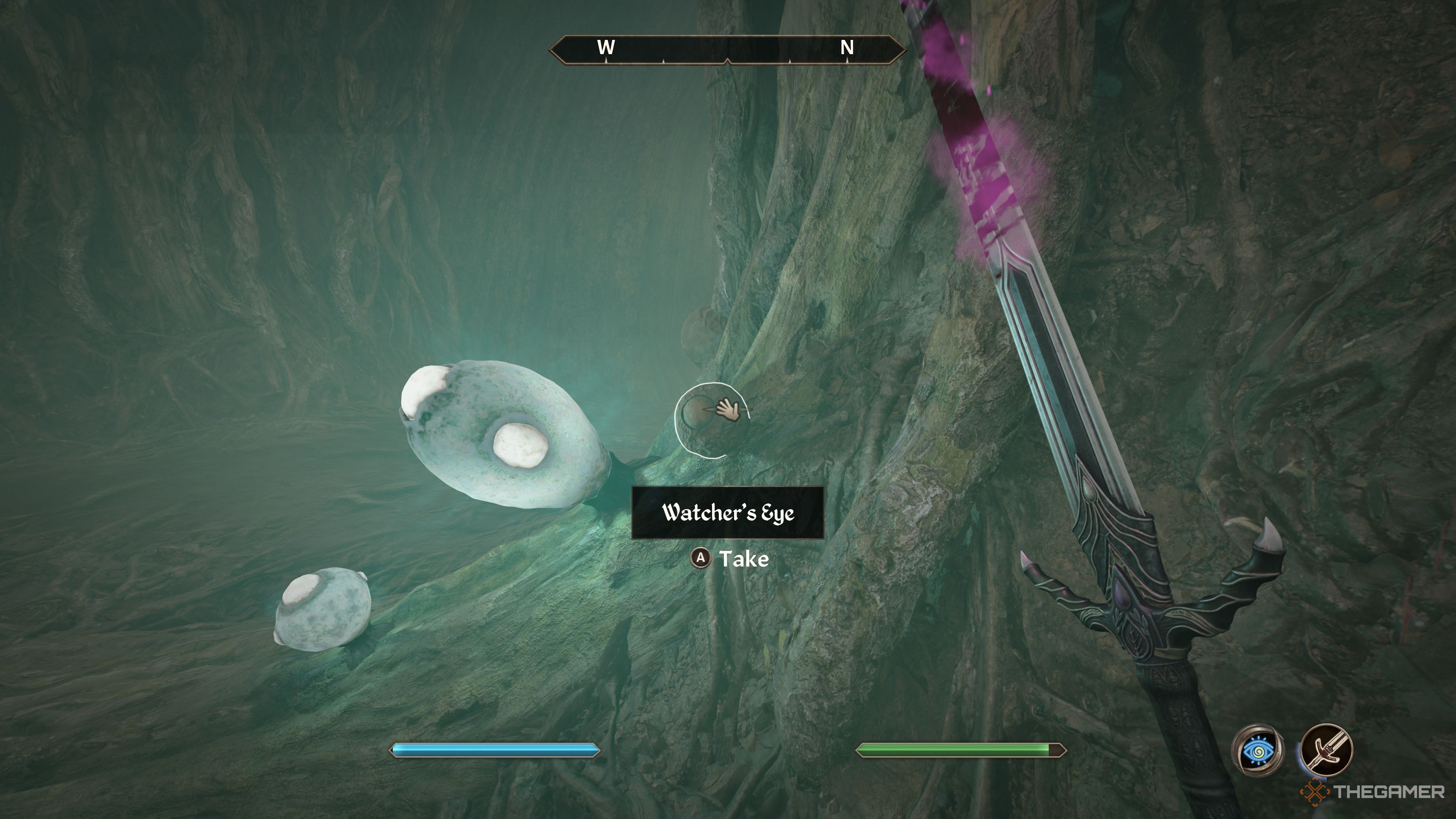This screenshot has width=1456, height=819.
Task: Click the compass bar showing W and N
Action: pyautogui.click(x=728, y=49)
